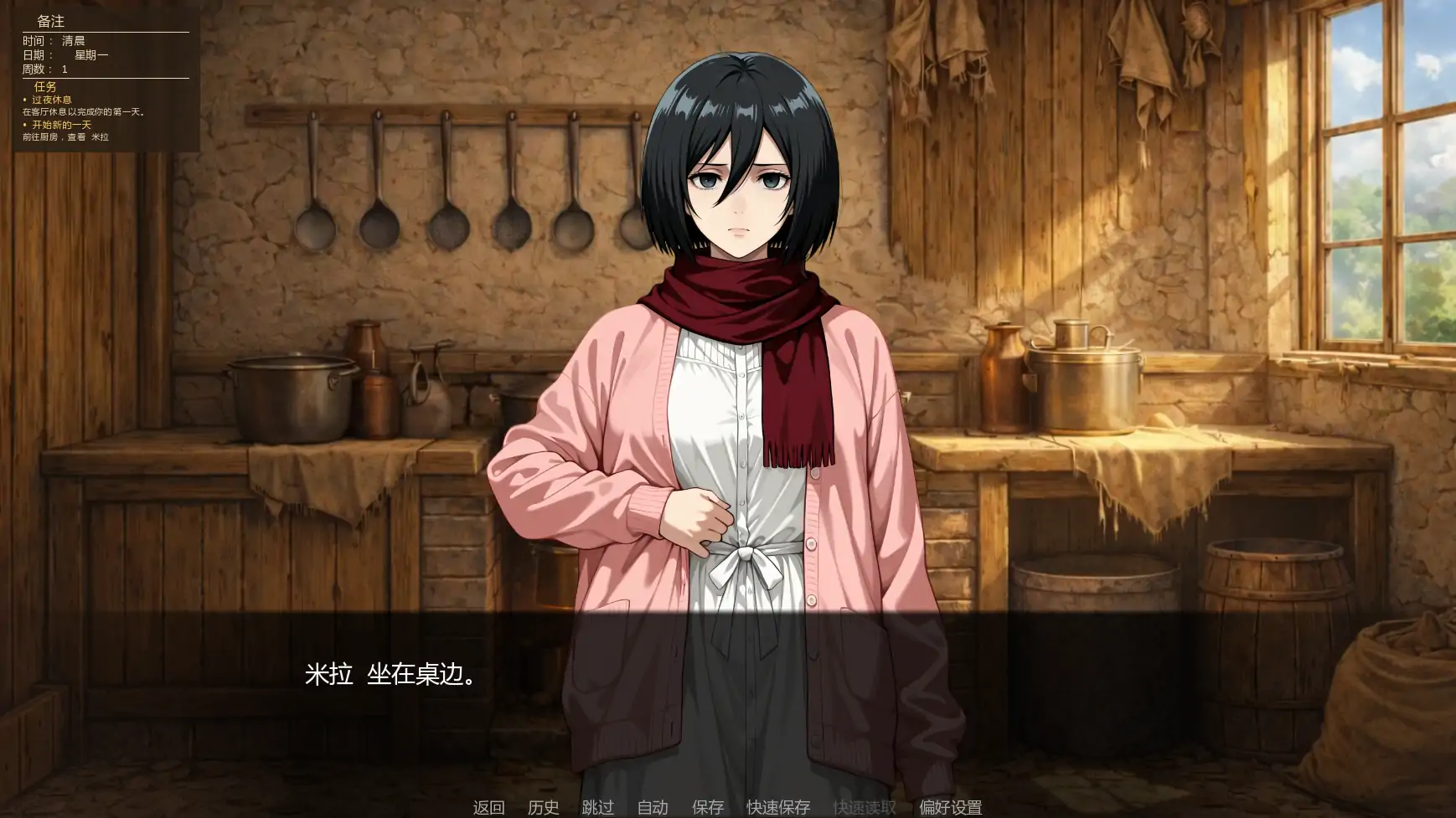点击「开始新的一天」前的项目符号
Image resolution: width=1456 pixels, height=818 pixels.
(x=23, y=124)
